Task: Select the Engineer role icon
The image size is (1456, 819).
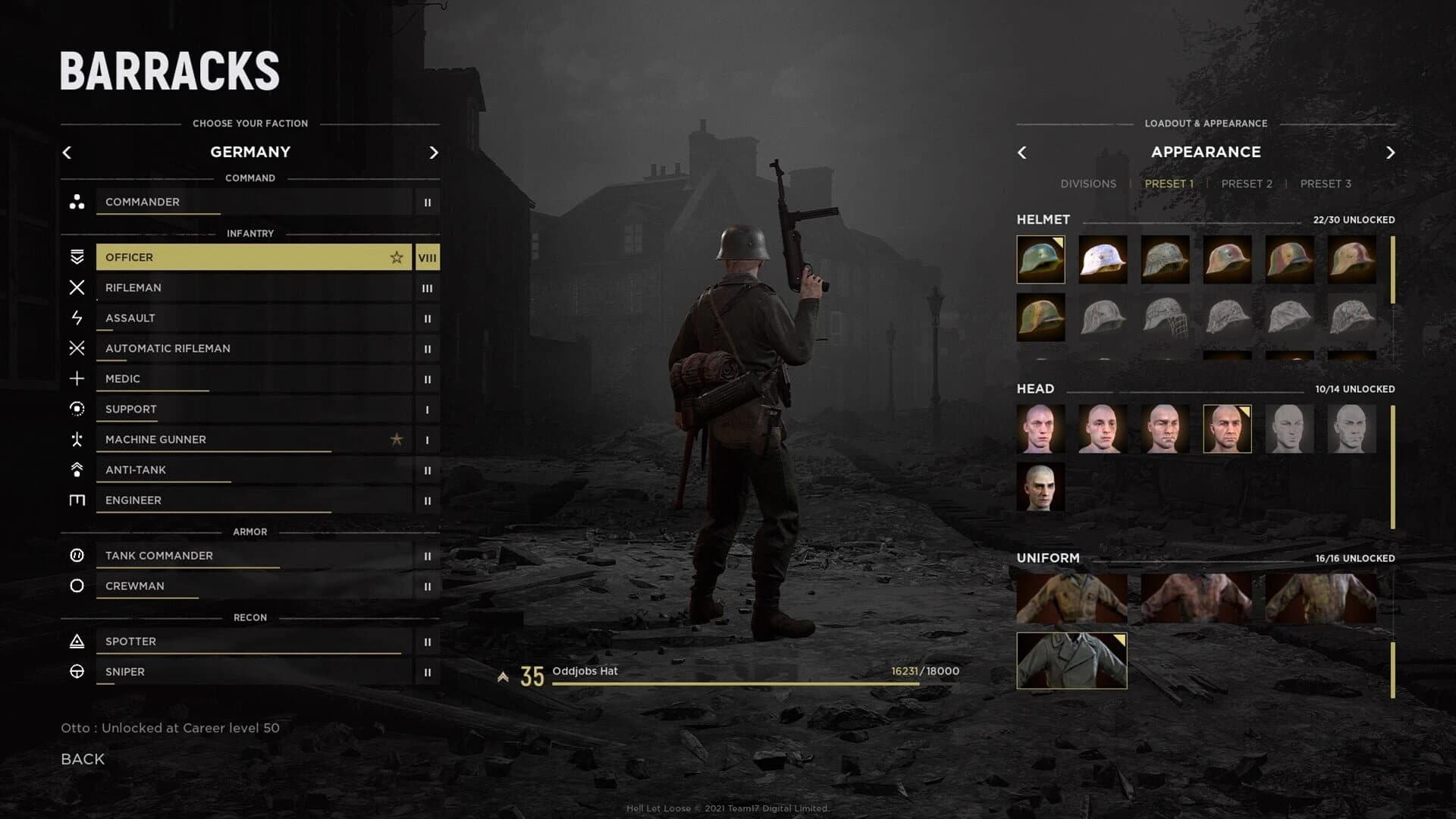Action: click(x=77, y=500)
